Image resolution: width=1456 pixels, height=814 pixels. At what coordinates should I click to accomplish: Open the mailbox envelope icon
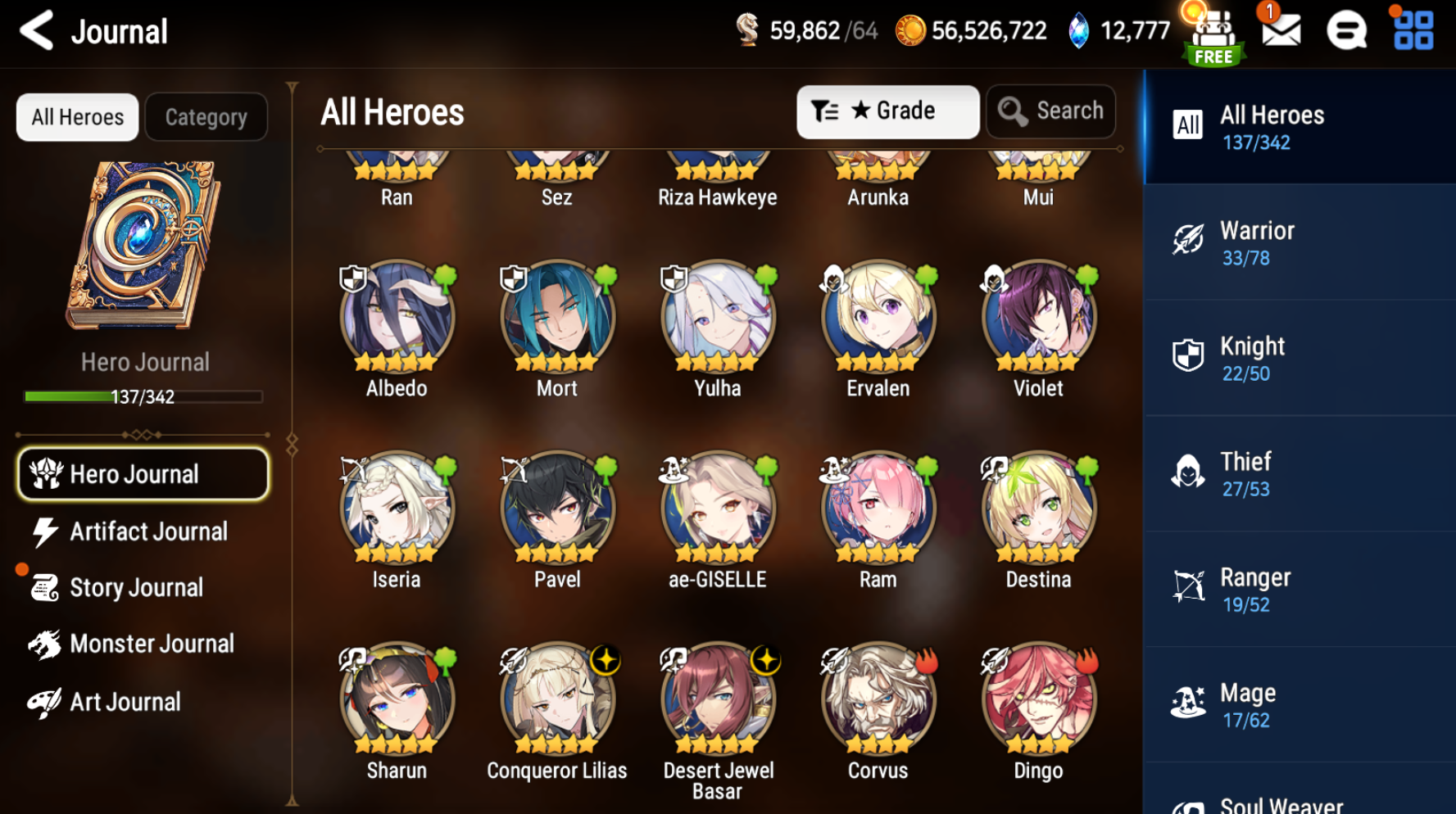(1281, 31)
